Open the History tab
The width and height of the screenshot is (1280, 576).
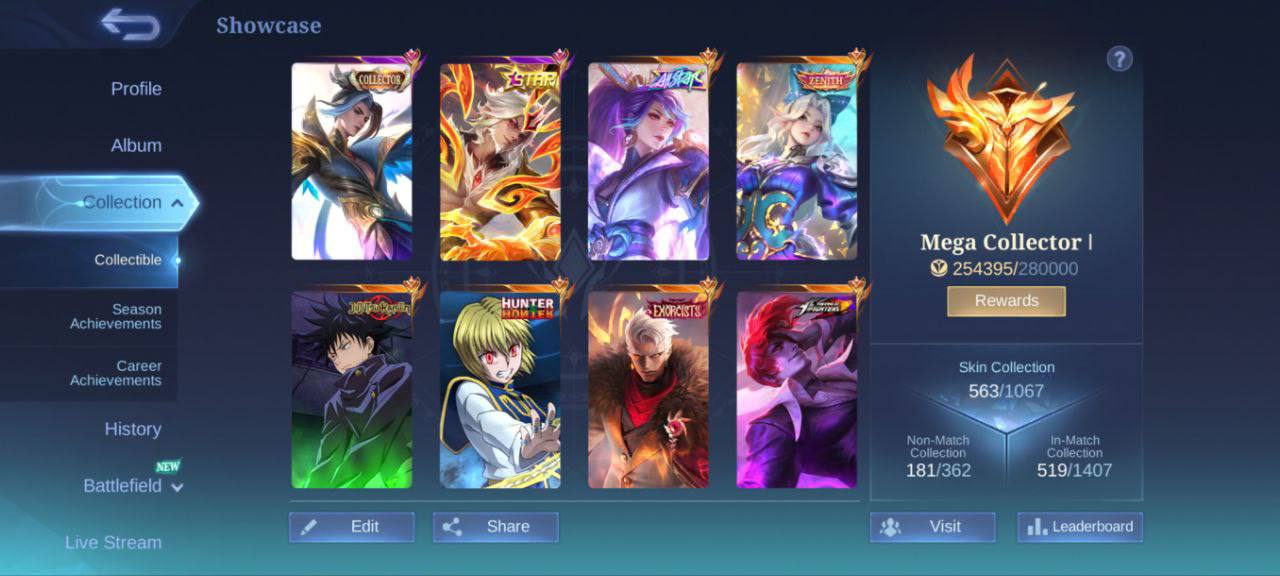click(133, 429)
